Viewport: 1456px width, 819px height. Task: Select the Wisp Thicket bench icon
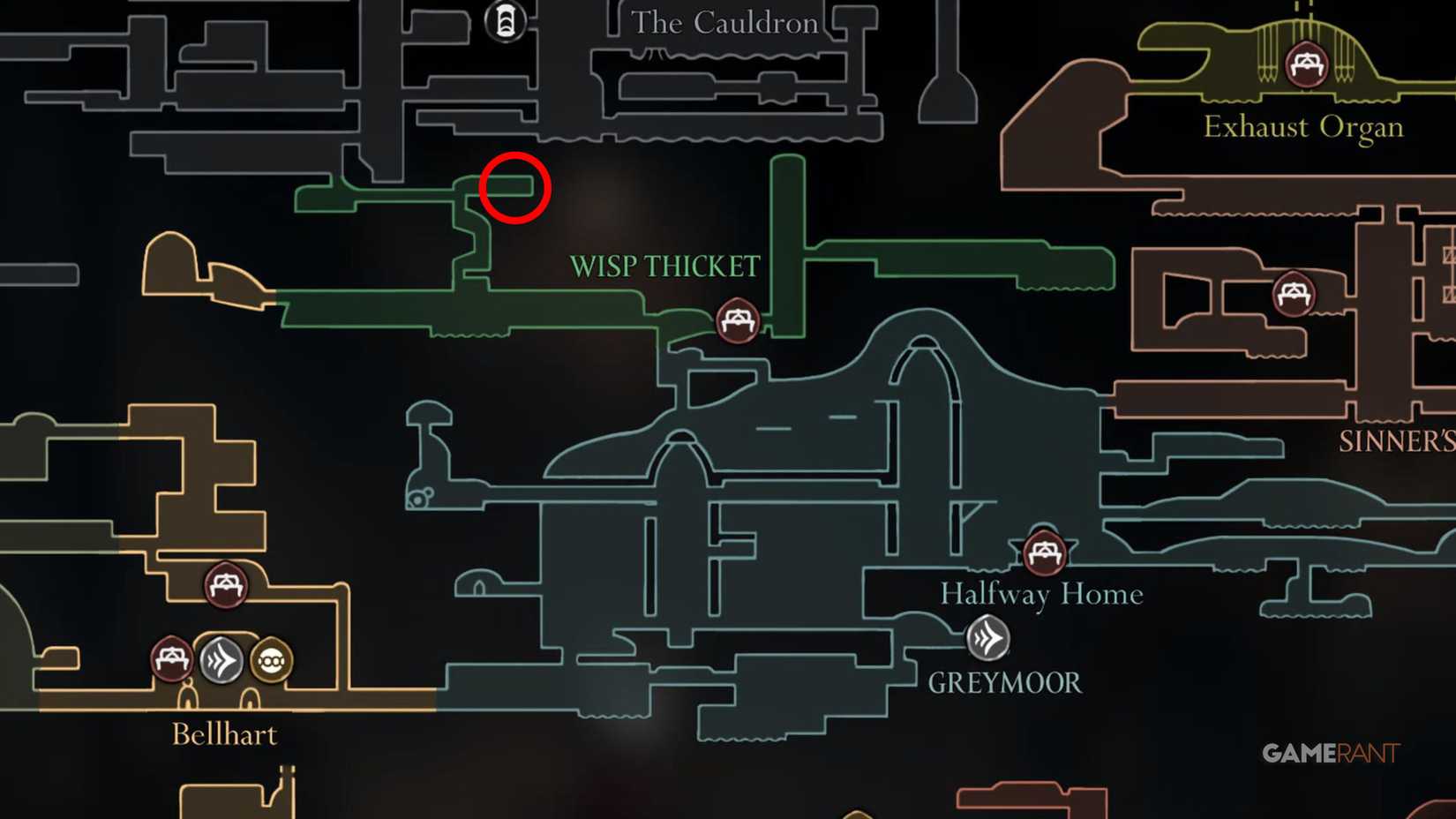pyautogui.click(x=738, y=322)
